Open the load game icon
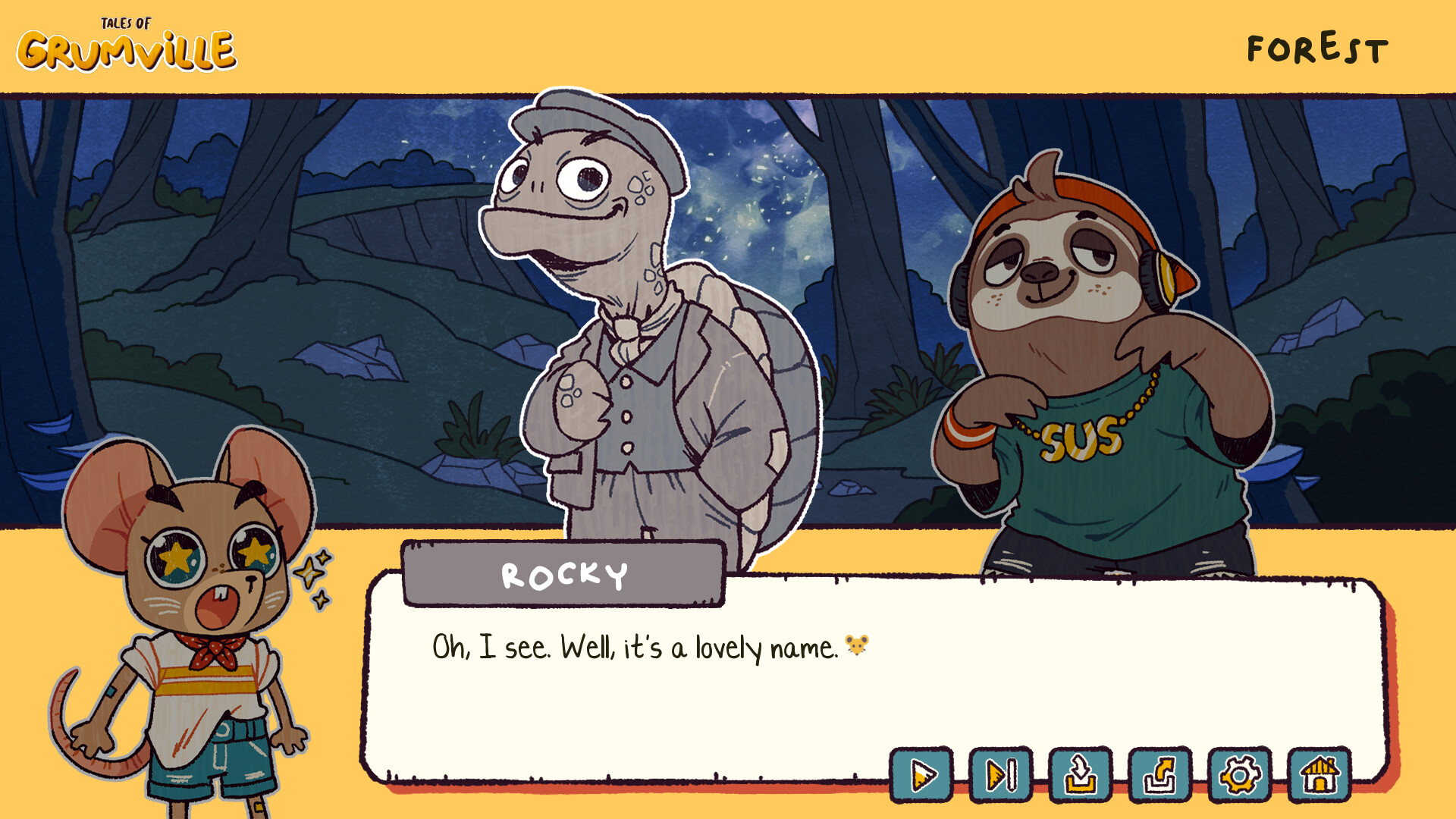This screenshot has height=819, width=1456. click(x=1160, y=775)
